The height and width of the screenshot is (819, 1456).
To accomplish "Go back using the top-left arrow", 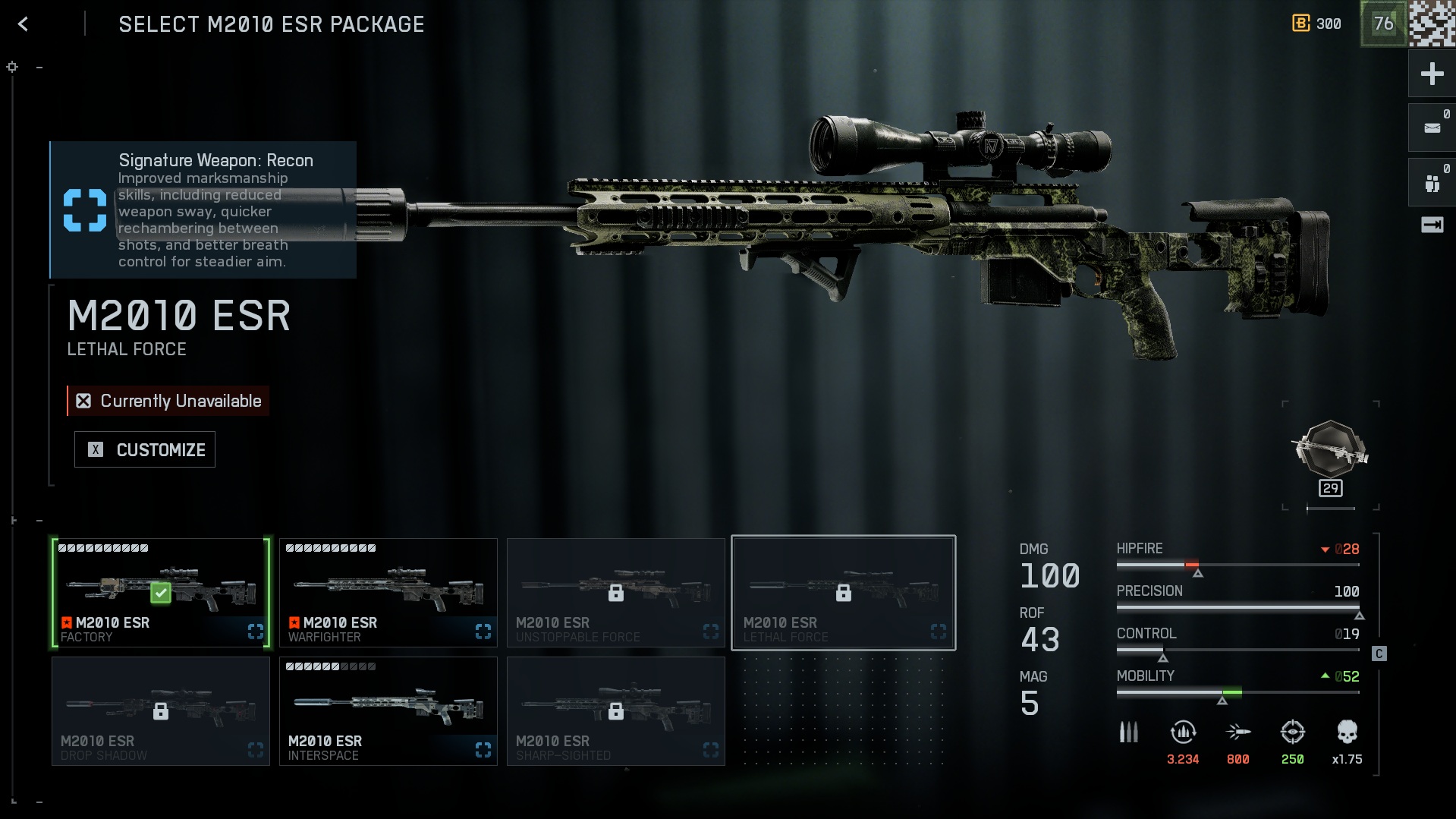I will pos(23,24).
